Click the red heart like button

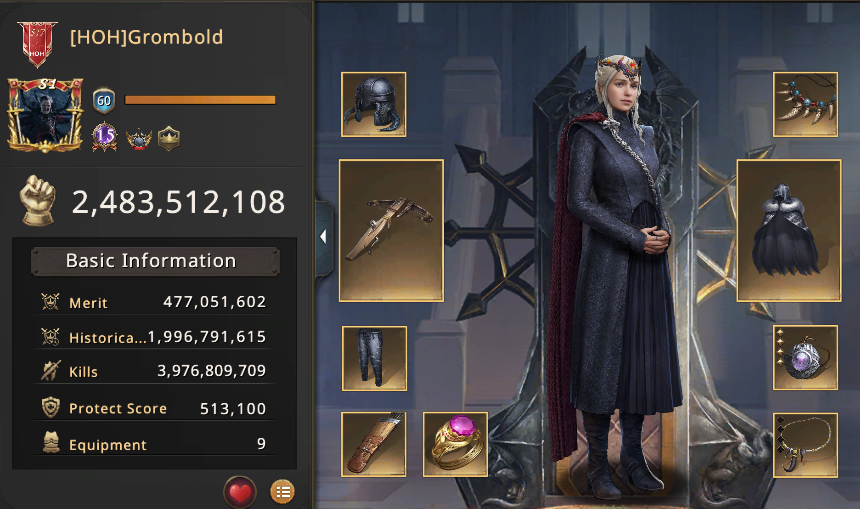239,492
